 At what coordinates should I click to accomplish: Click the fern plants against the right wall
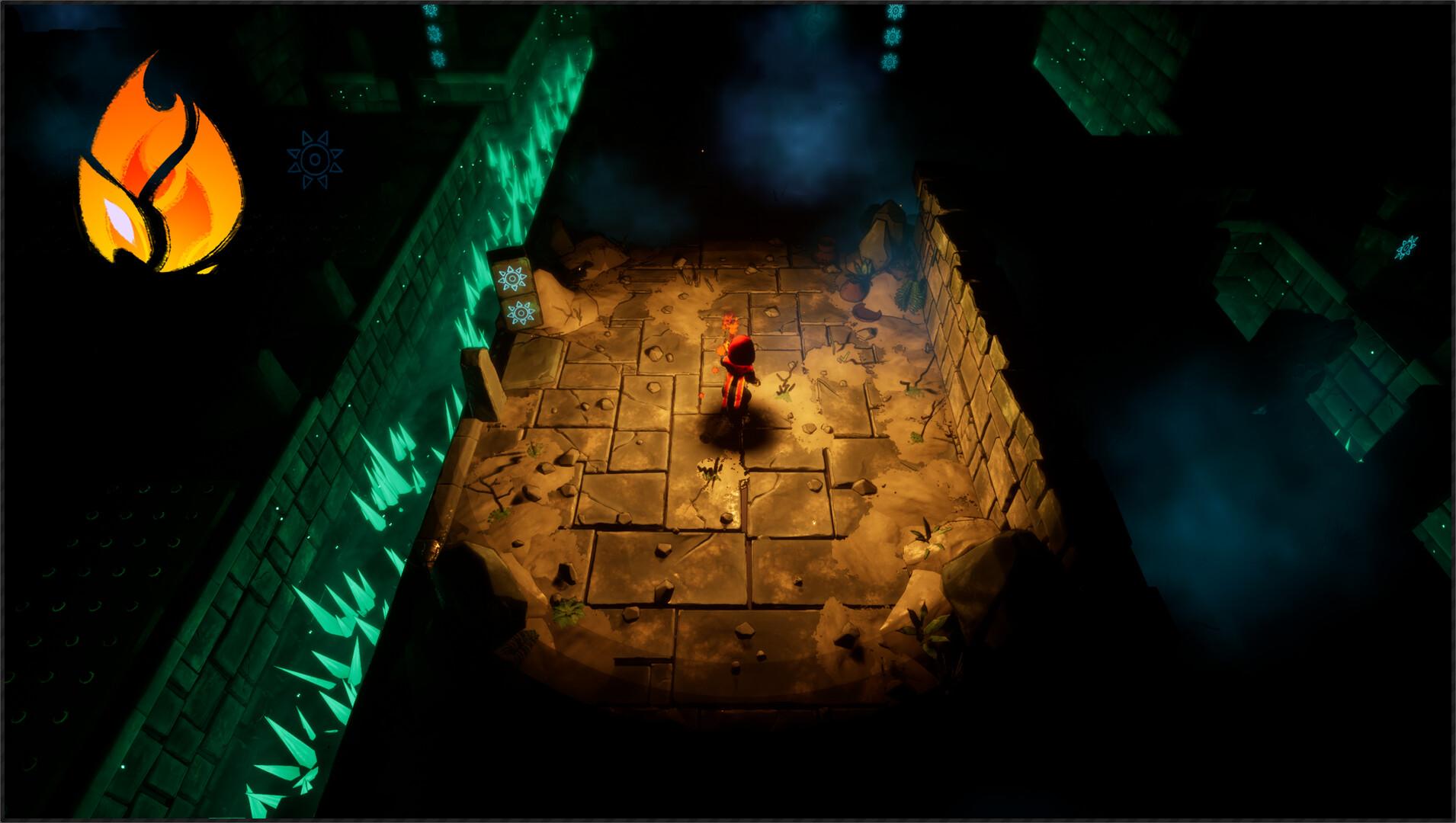click(x=909, y=296)
